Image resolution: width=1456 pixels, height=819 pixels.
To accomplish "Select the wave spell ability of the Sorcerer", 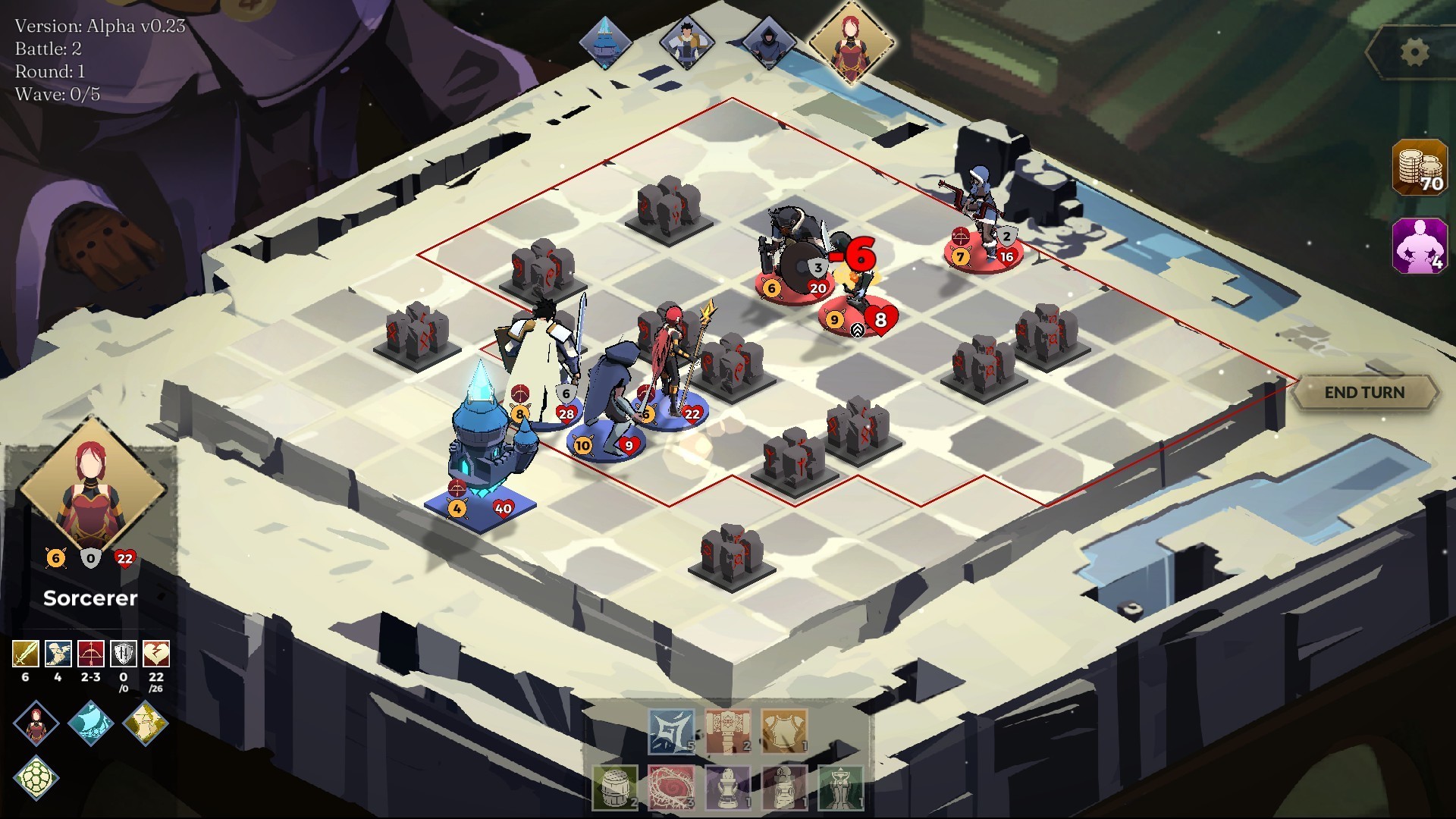I will pyautogui.click(x=89, y=724).
